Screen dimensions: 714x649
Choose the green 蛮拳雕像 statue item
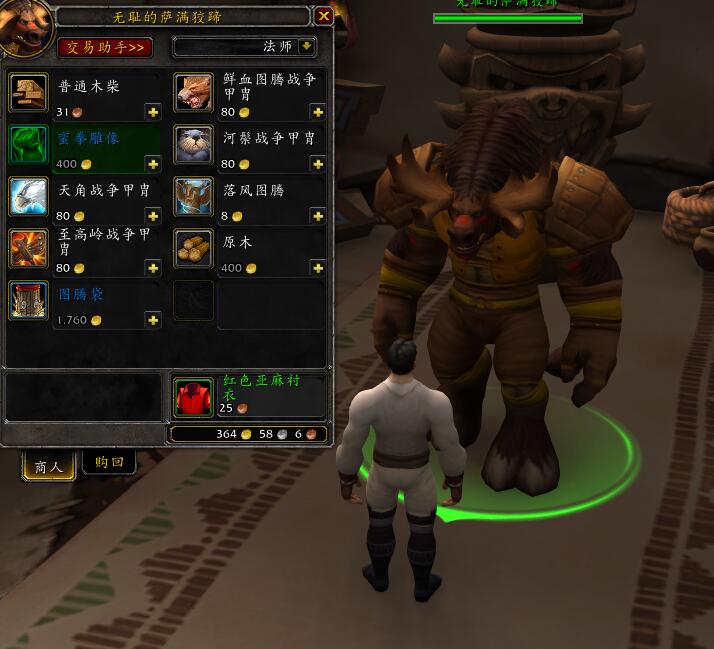point(29,145)
